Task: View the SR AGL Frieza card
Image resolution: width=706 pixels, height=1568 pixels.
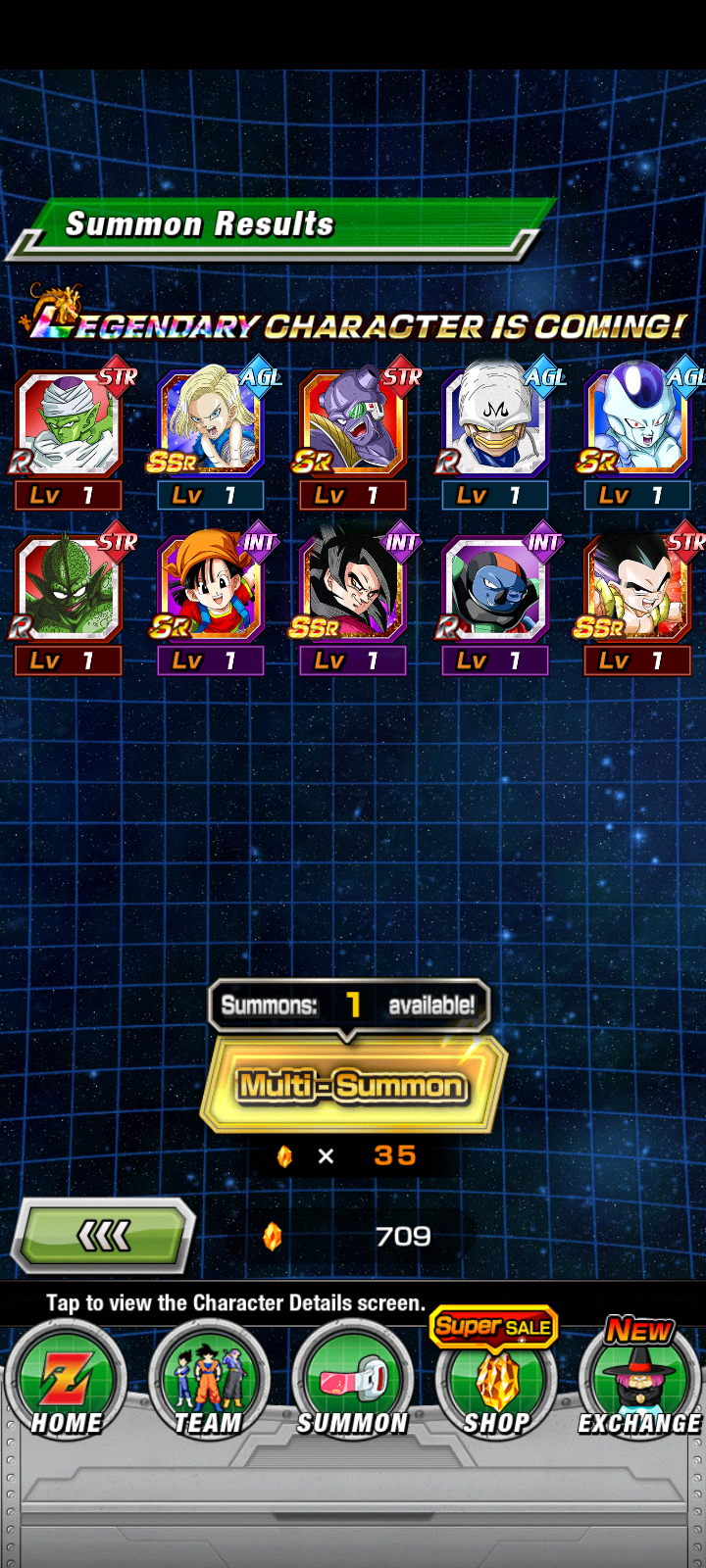Action: click(x=637, y=424)
